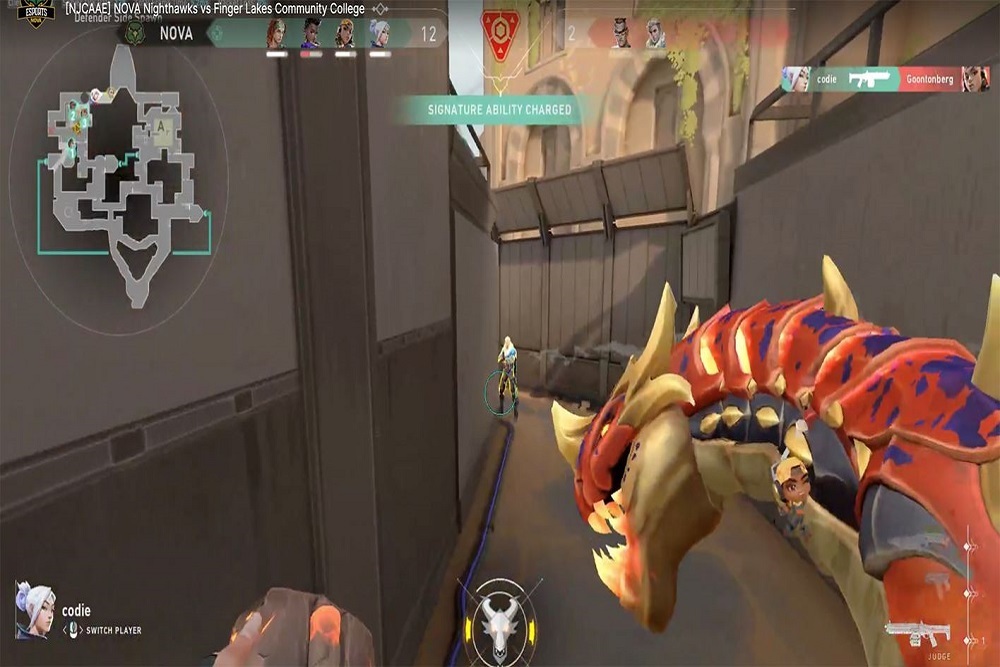Open the NOVA Nighthawks vs Finger Lakes video title
1000x667 pixels.
click(213, 8)
